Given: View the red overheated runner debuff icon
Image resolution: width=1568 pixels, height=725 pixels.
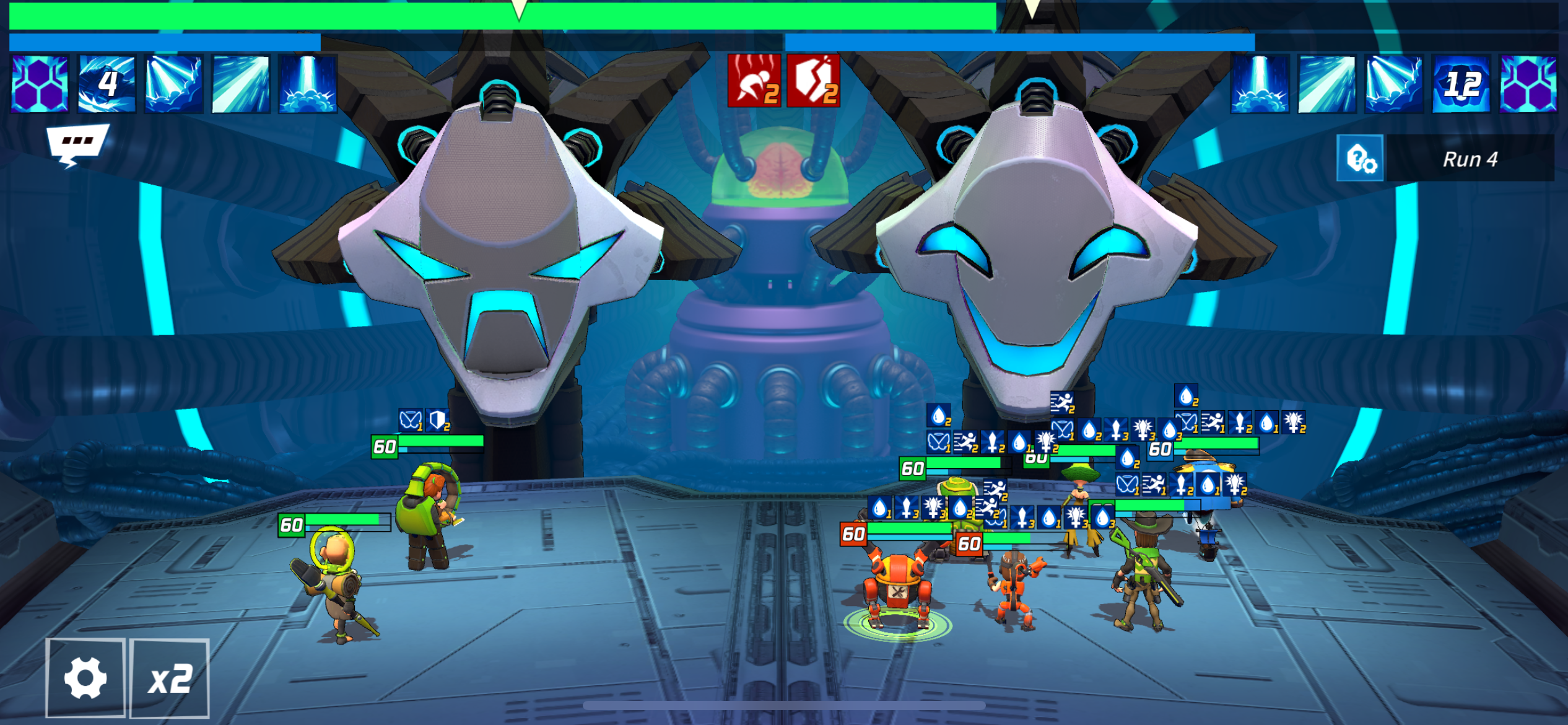Looking at the screenshot, I should coord(754,81).
